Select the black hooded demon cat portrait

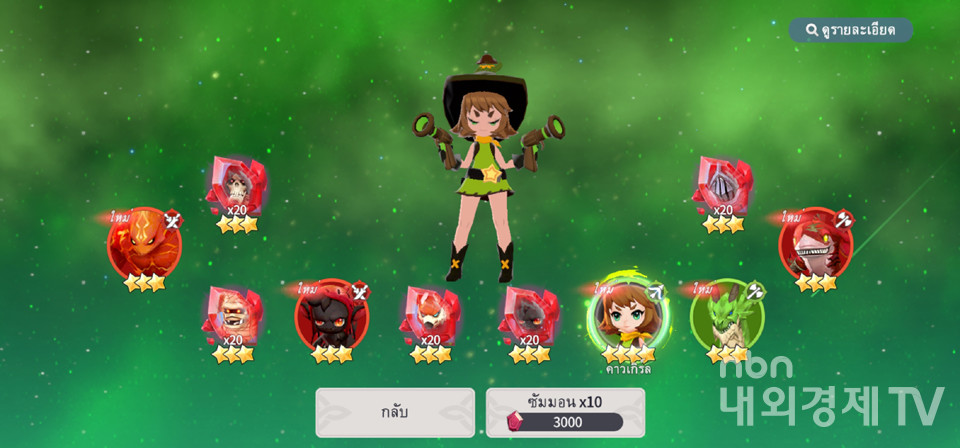click(331, 315)
